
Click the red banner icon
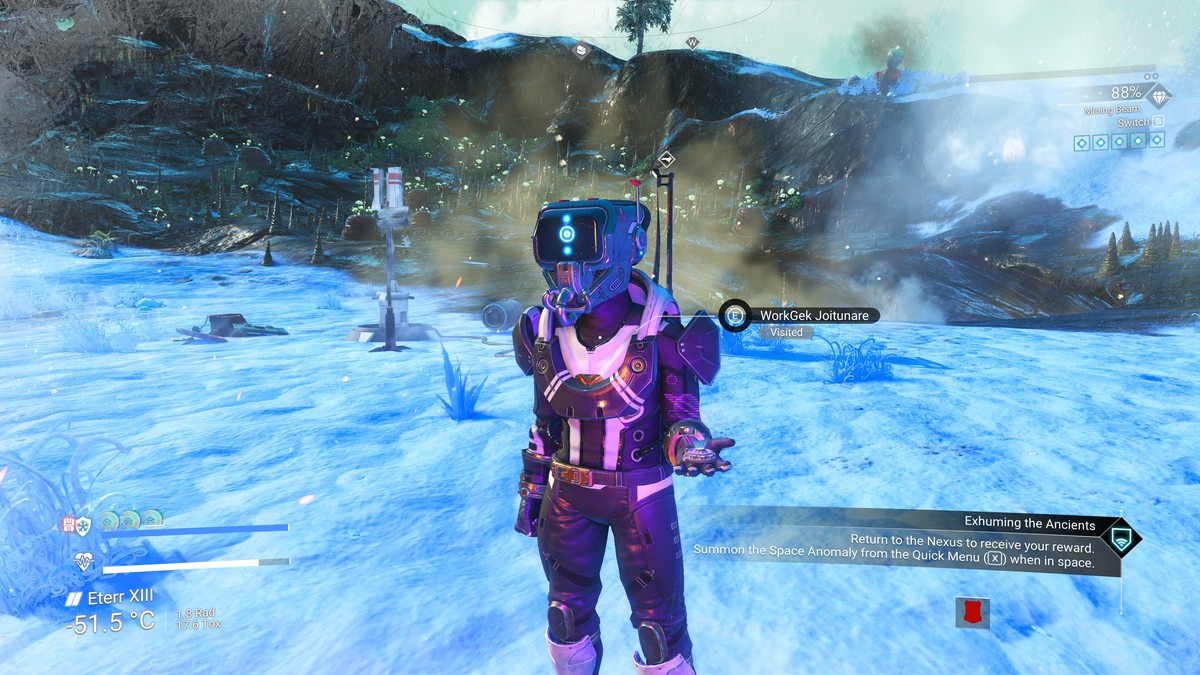pos(972,612)
